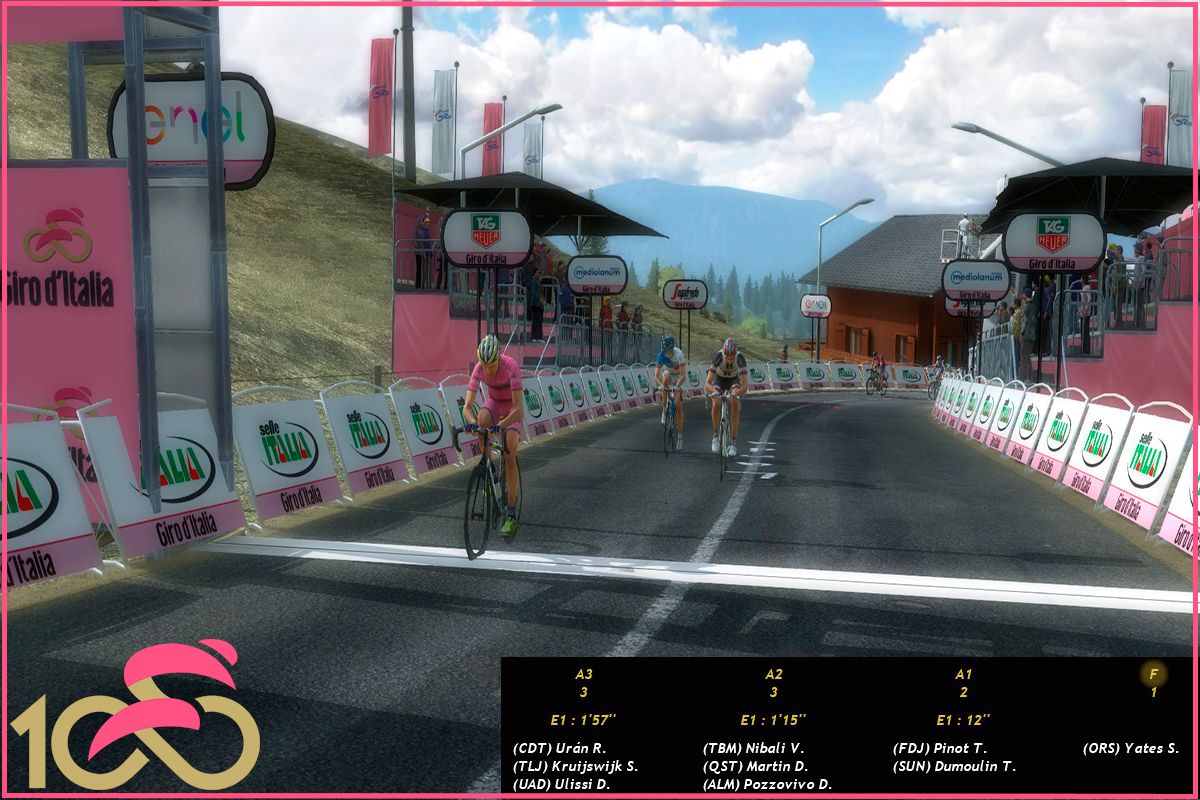Choose Pinot T. in the A1 group
The height and width of the screenshot is (800, 1200).
pyautogui.click(x=940, y=748)
